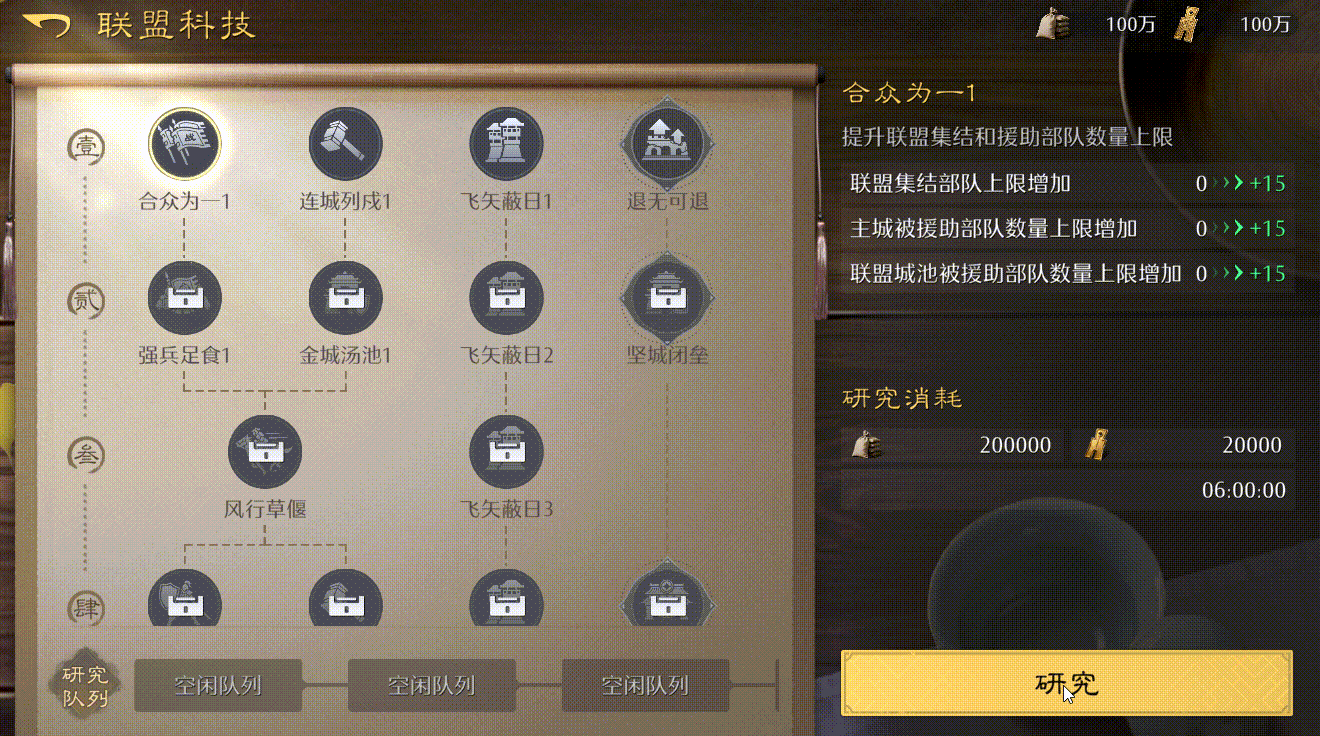This screenshot has height=736, width=1320.
Task: Open the 强兵足食1 tech node
Action: 185,297
